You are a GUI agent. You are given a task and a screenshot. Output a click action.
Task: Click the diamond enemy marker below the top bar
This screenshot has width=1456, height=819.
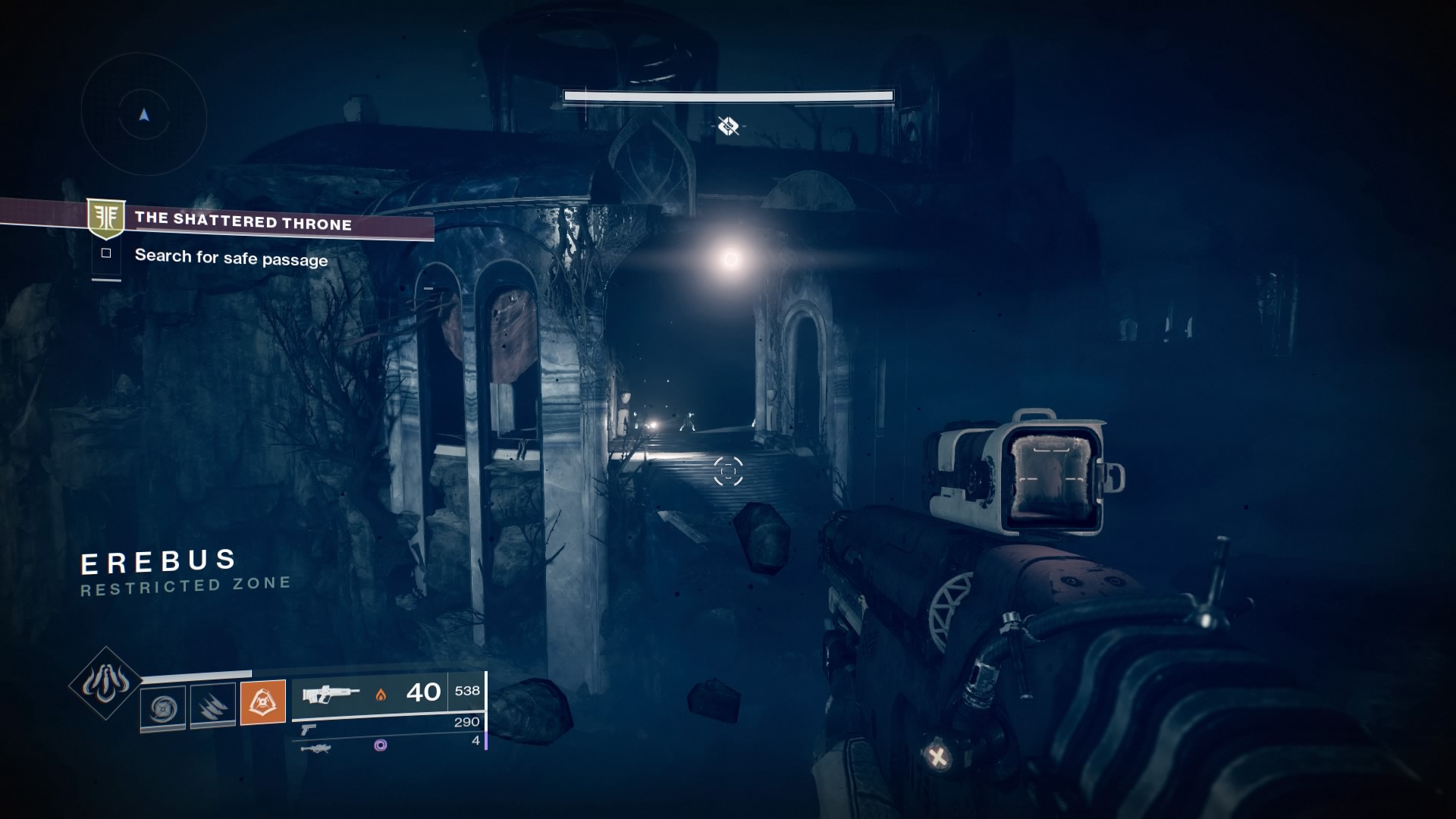tap(728, 126)
